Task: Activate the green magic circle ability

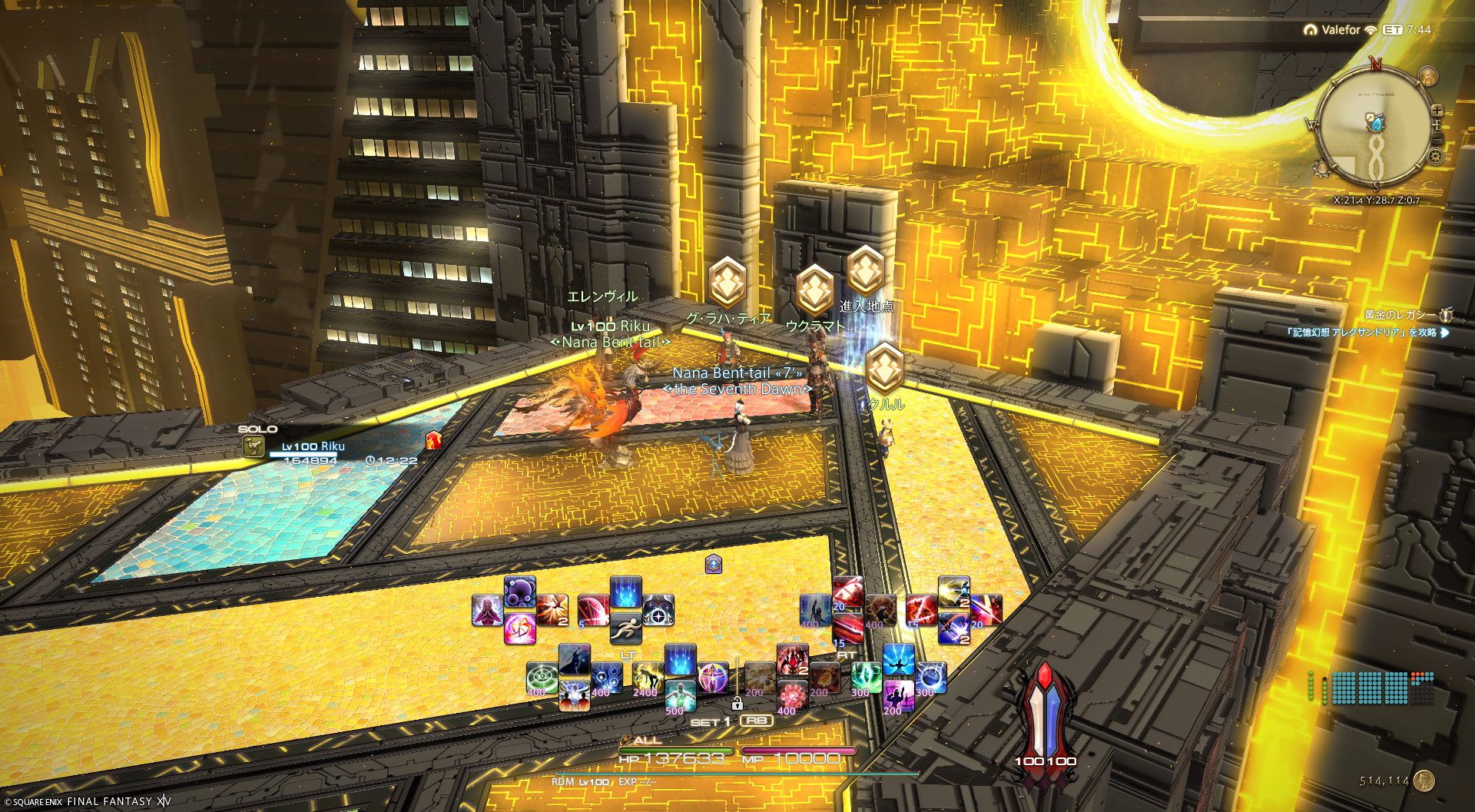Action: [542, 678]
